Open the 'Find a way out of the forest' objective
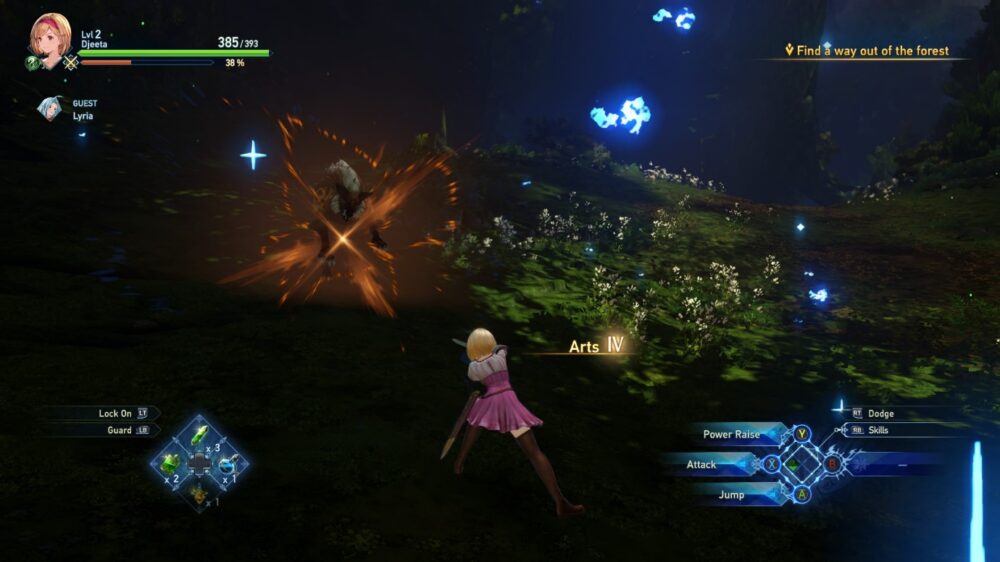1000x562 pixels. (872, 50)
